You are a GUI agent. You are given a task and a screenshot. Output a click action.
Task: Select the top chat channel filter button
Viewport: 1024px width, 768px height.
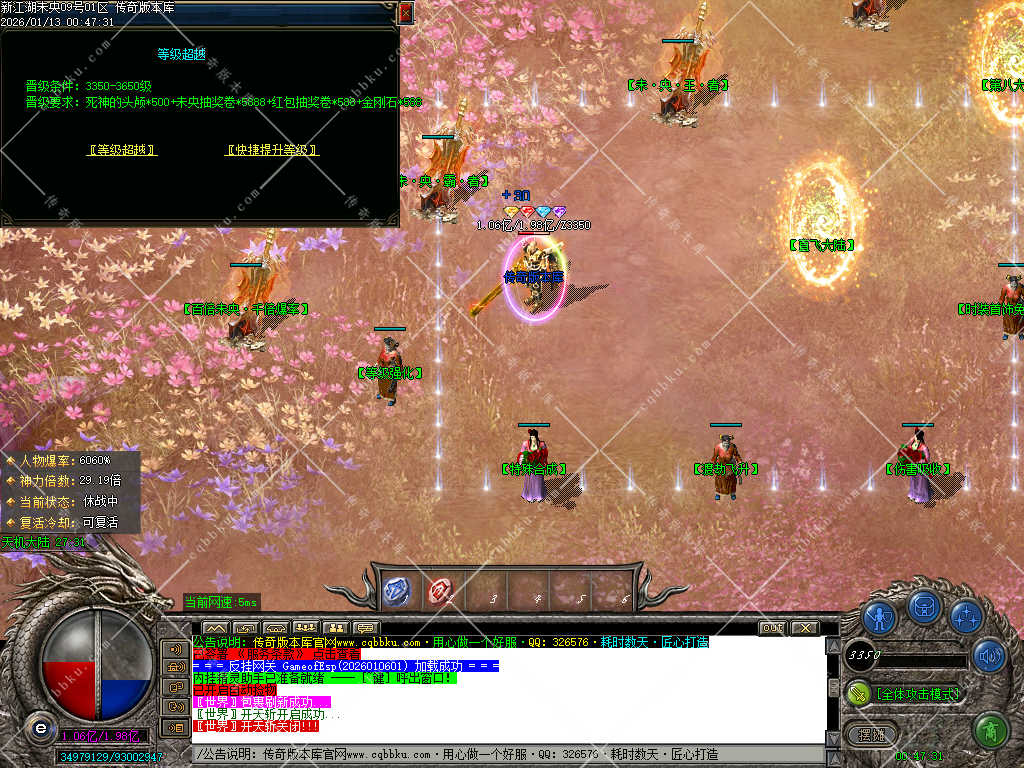click(x=176, y=649)
